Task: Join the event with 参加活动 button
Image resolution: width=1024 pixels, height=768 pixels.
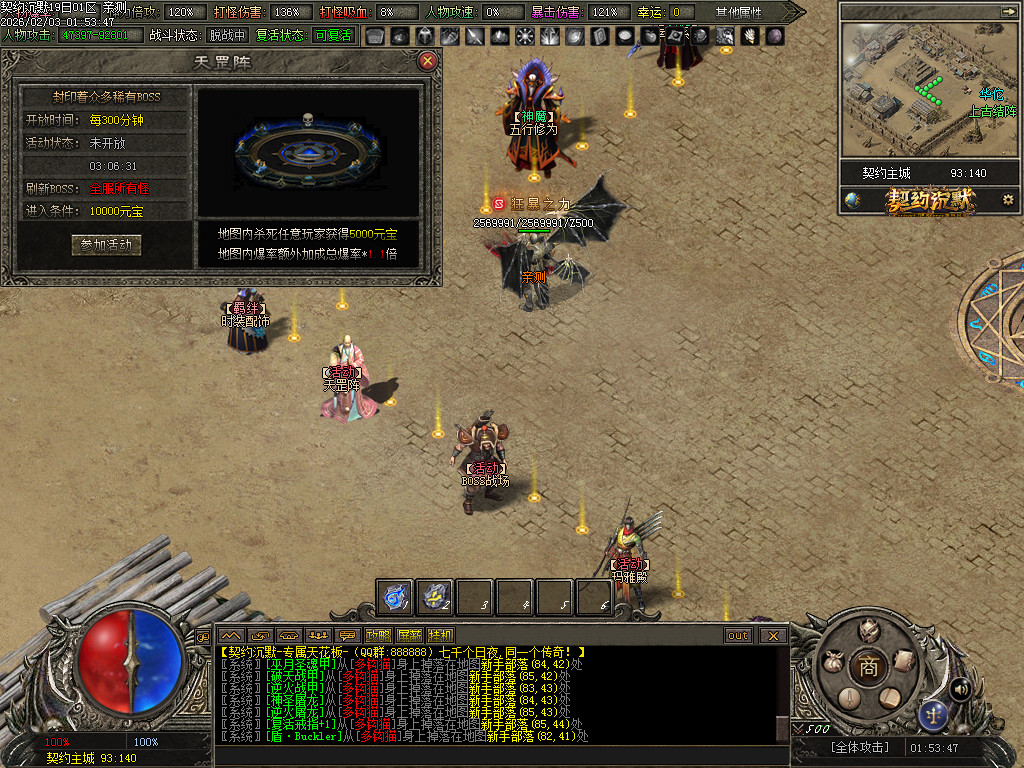Action: point(106,245)
